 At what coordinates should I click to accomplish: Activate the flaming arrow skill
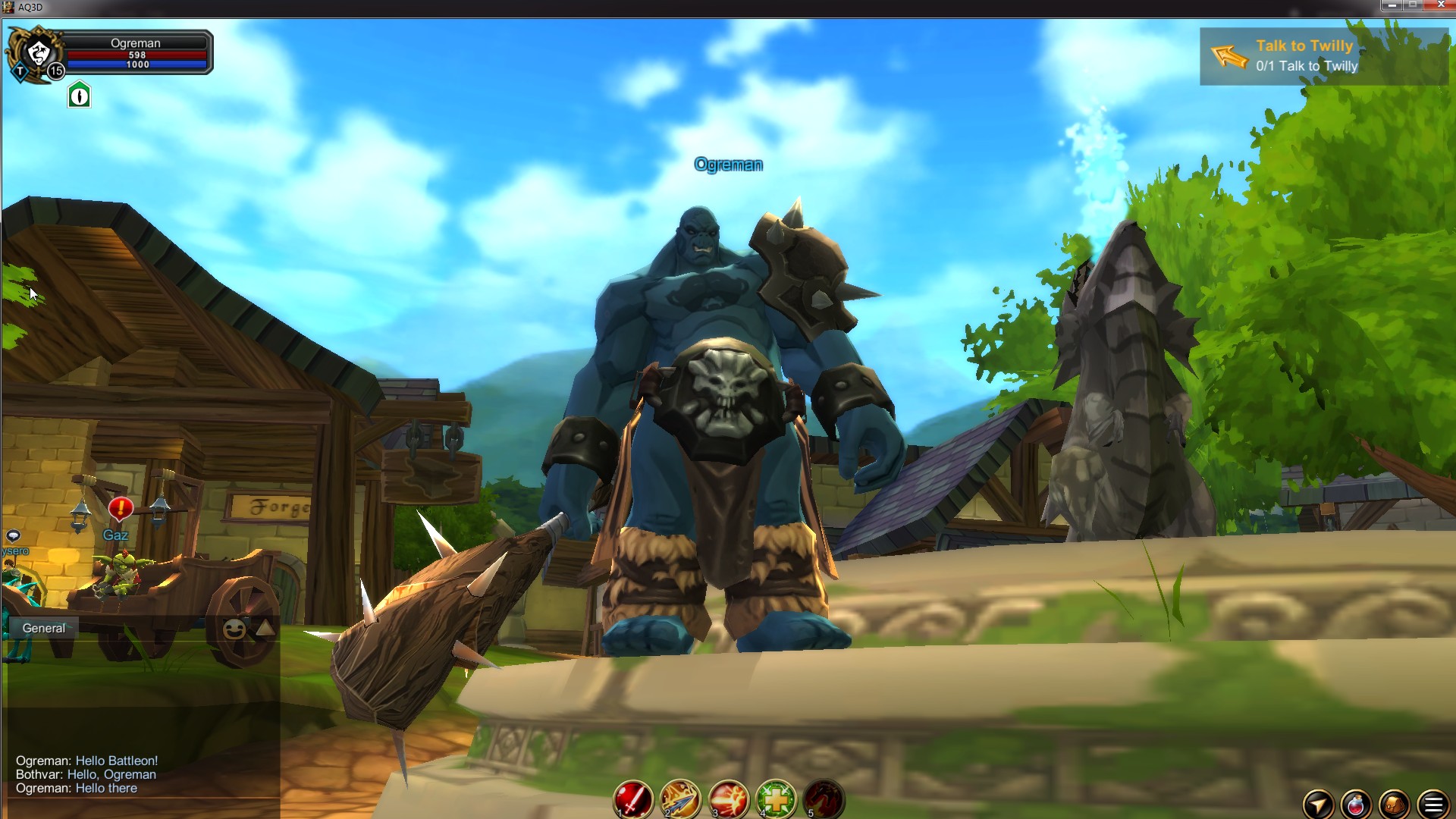pos(680,799)
